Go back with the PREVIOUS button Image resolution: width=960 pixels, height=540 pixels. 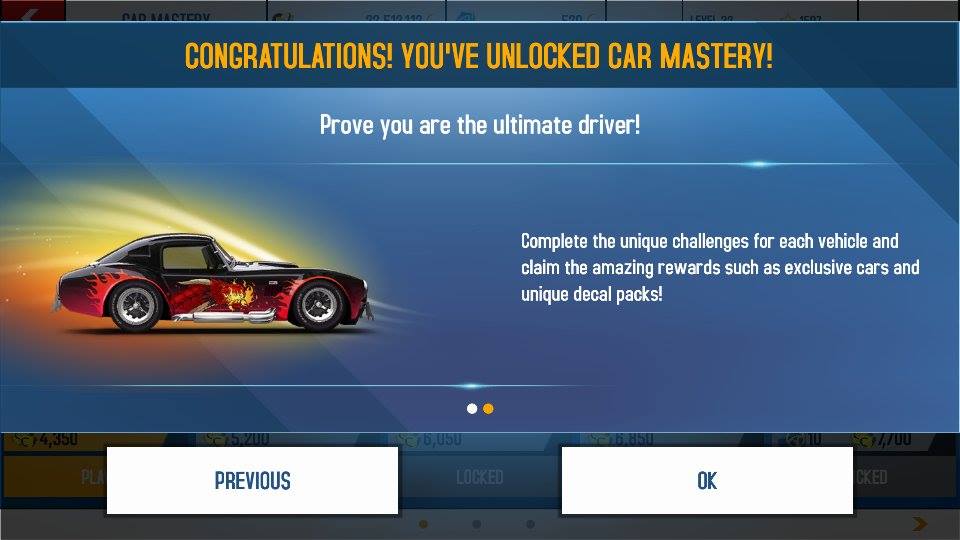tap(252, 481)
